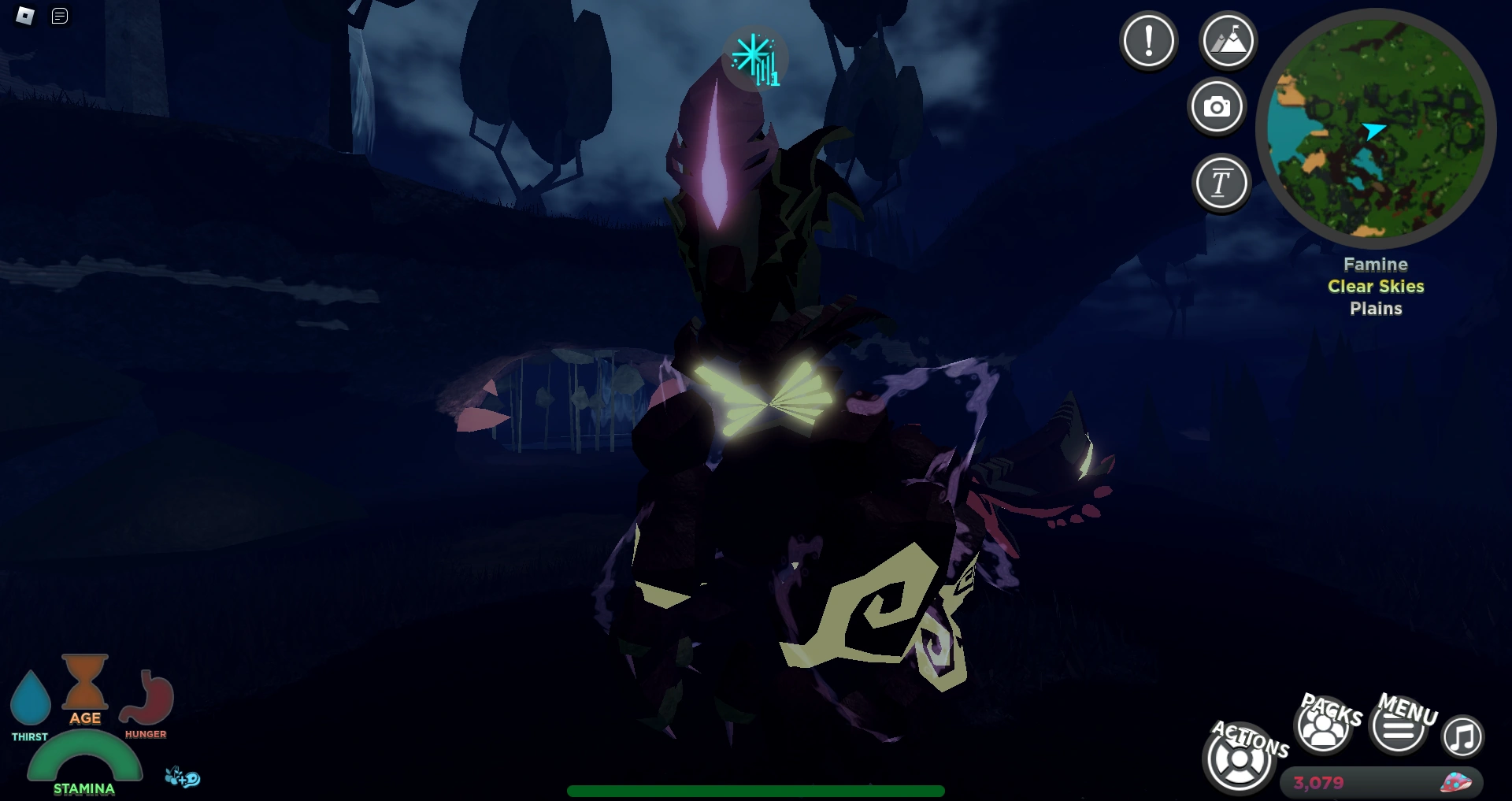Image resolution: width=1512 pixels, height=801 pixels.
Task: Open the Roblox menu in top-left corner
Action: tap(24, 14)
